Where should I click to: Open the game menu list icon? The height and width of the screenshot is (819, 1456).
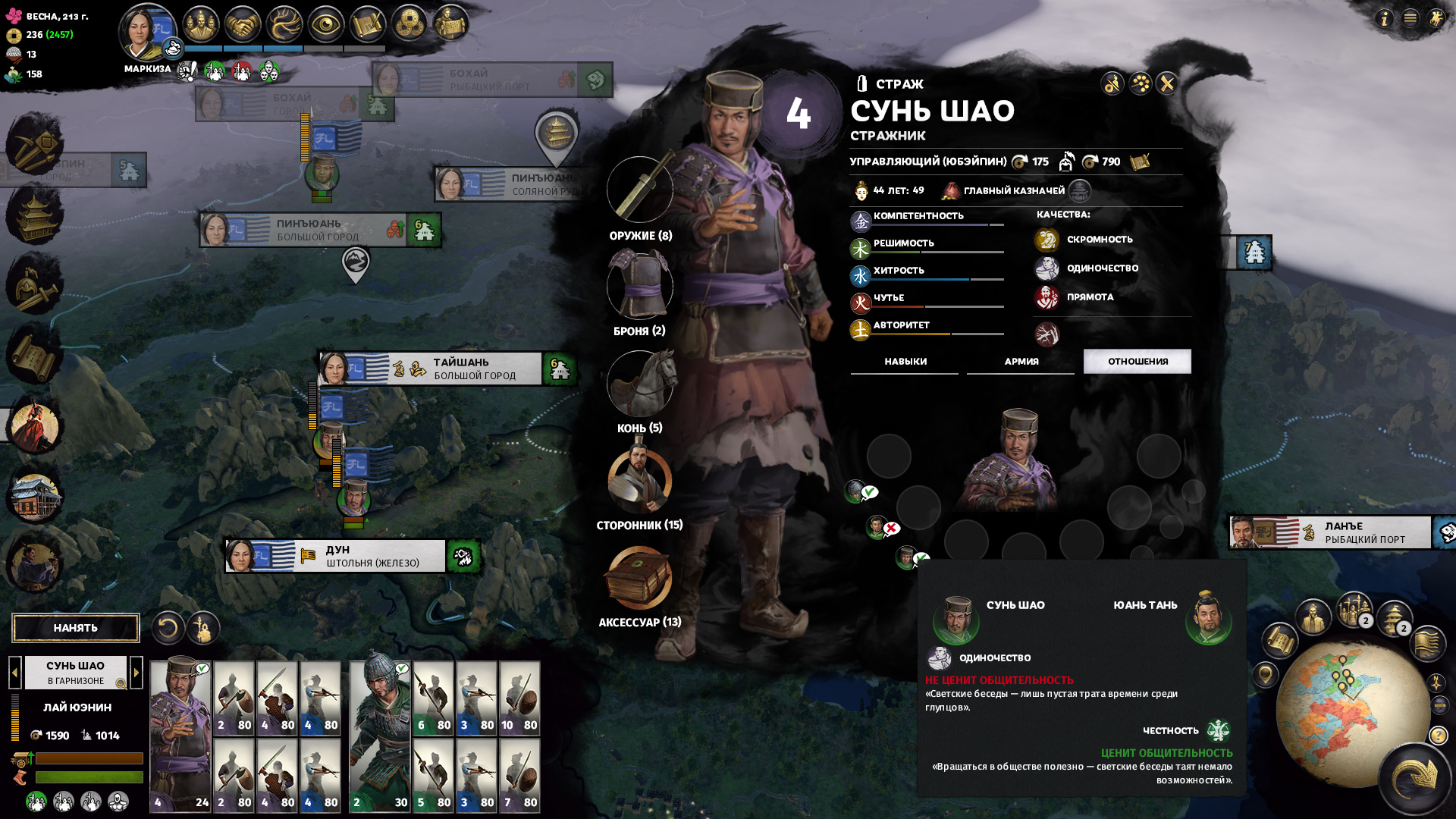pyautogui.click(x=1410, y=18)
